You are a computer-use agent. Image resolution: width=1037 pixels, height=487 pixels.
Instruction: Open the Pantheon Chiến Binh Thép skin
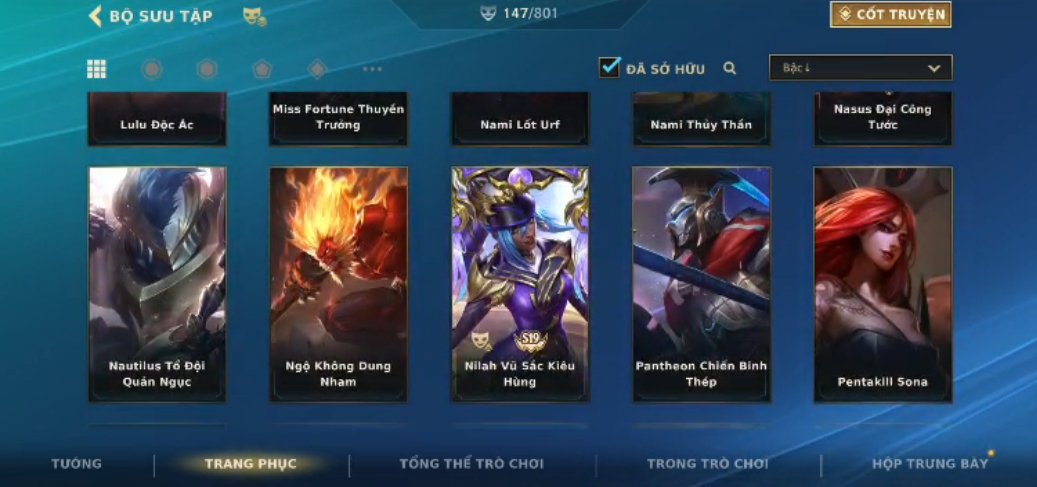tap(701, 284)
